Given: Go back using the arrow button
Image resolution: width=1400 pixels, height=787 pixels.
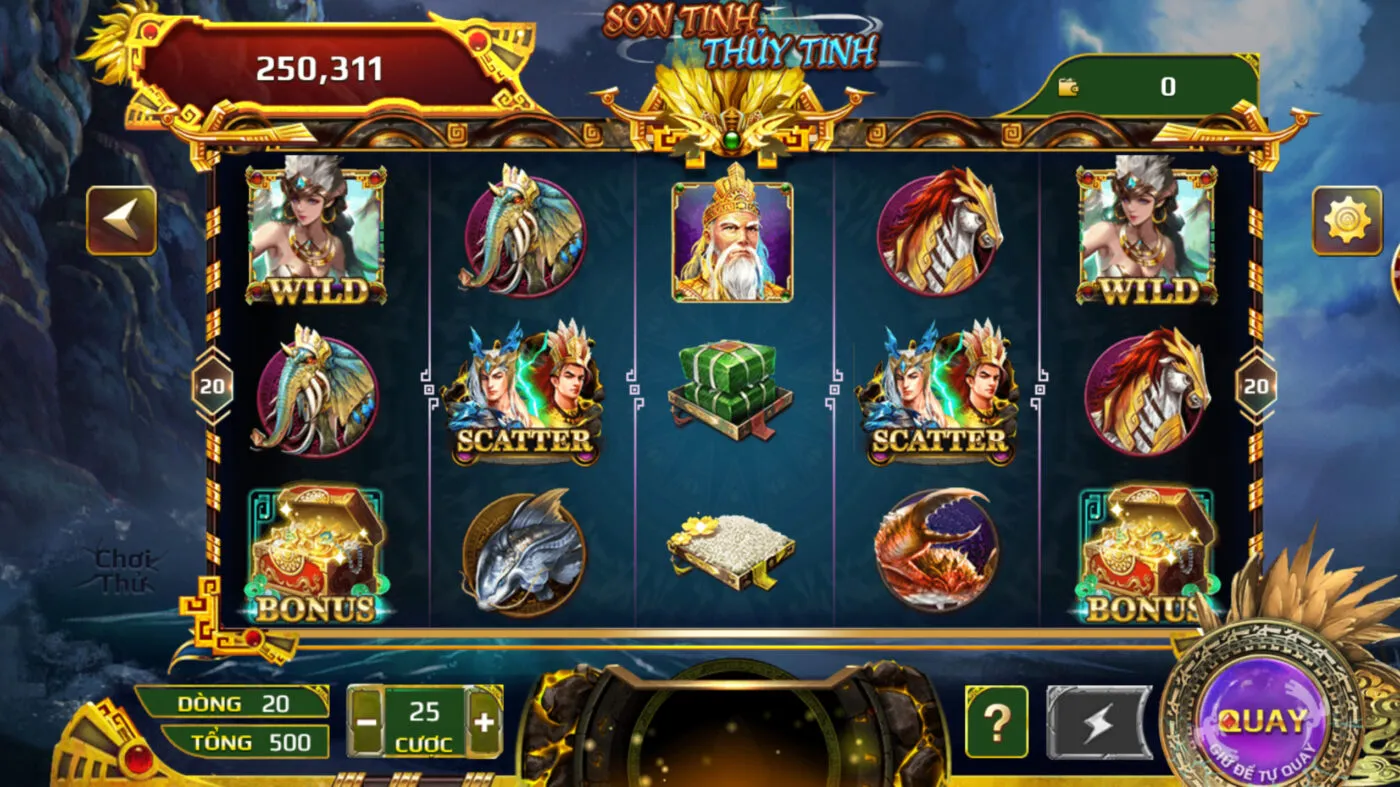Looking at the screenshot, I should click(121, 220).
